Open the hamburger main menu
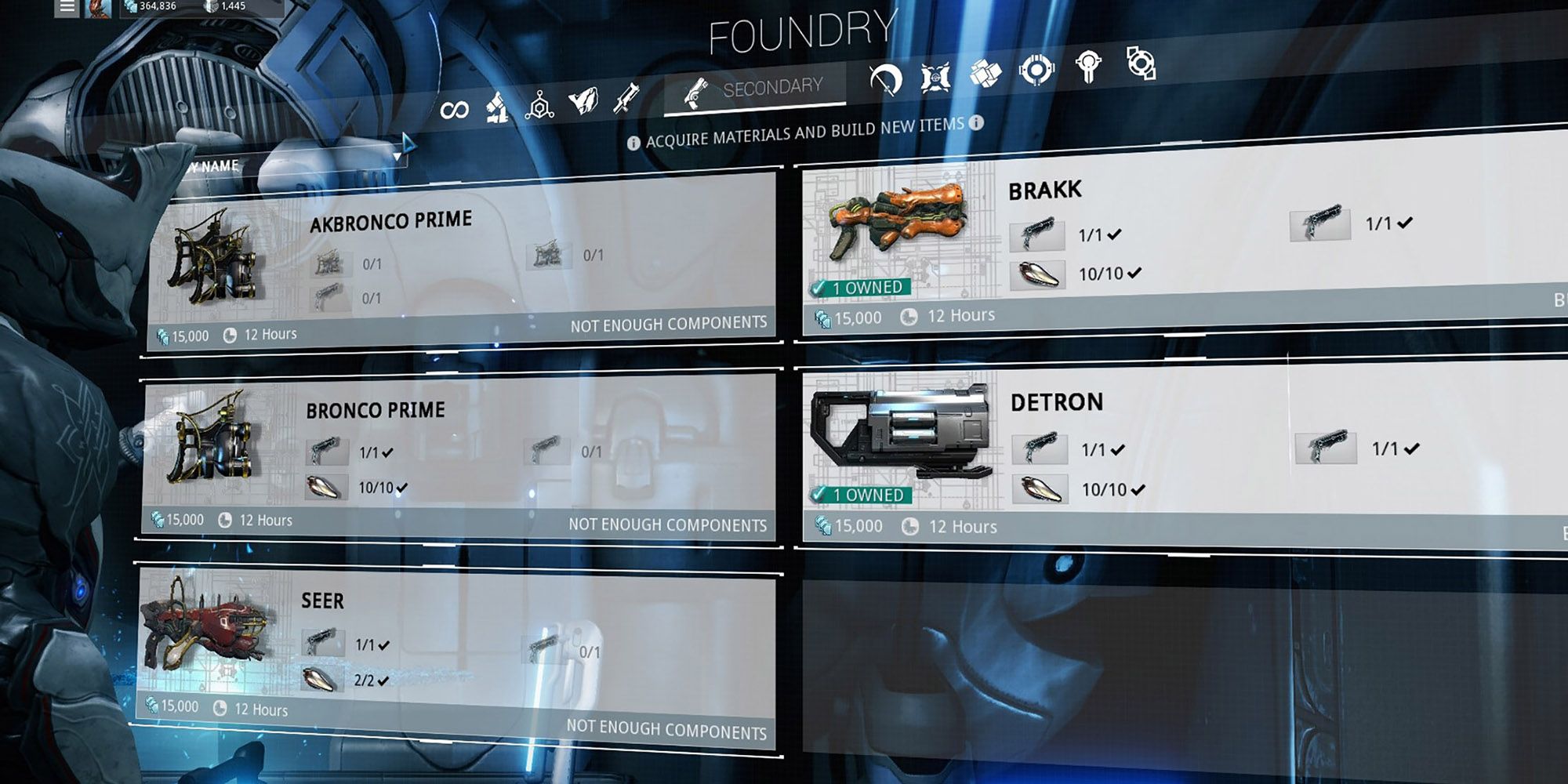The height and width of the screenshot is (784, 1568). tap(67, 7)
